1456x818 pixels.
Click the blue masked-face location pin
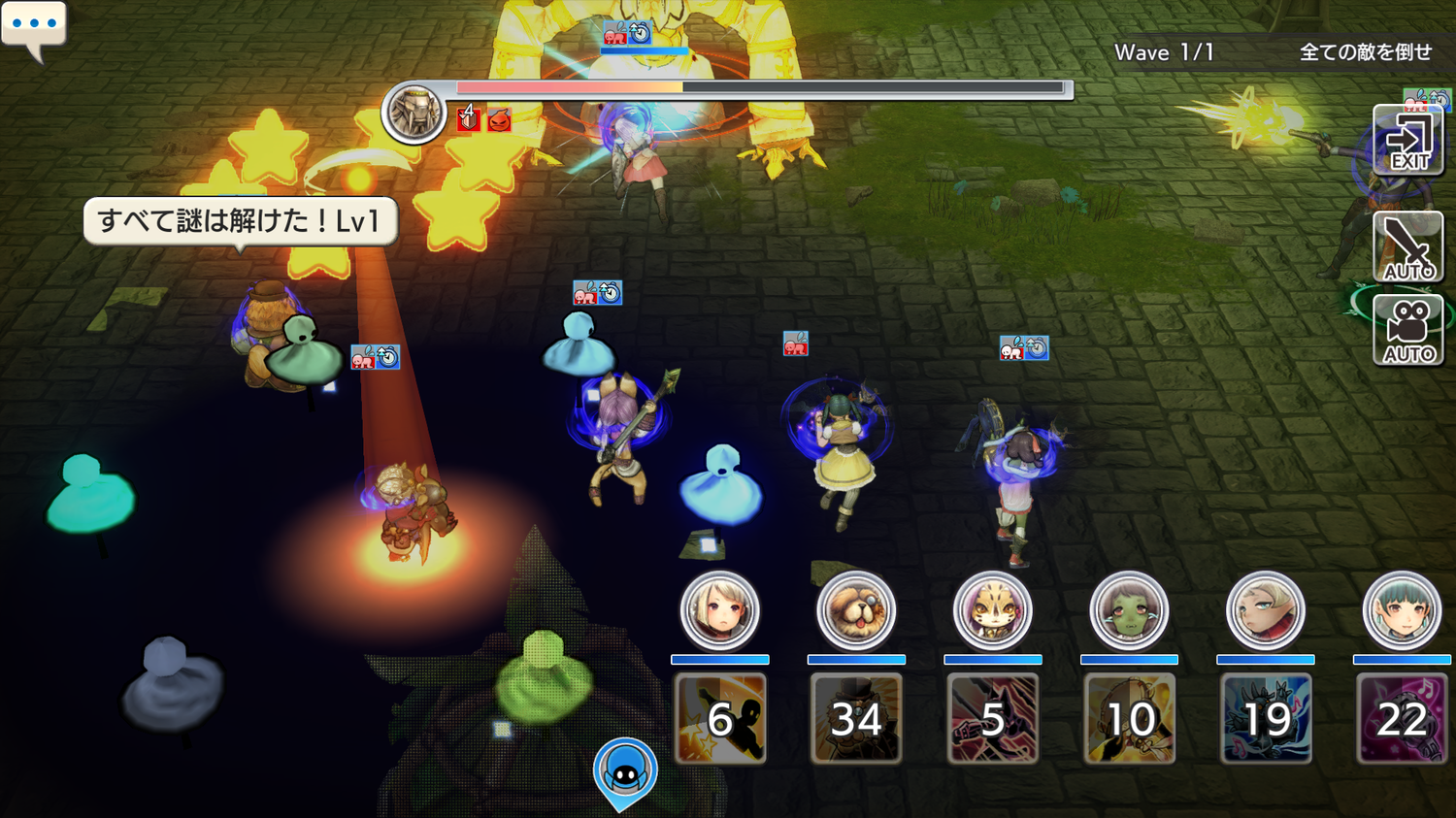[625, 770]
